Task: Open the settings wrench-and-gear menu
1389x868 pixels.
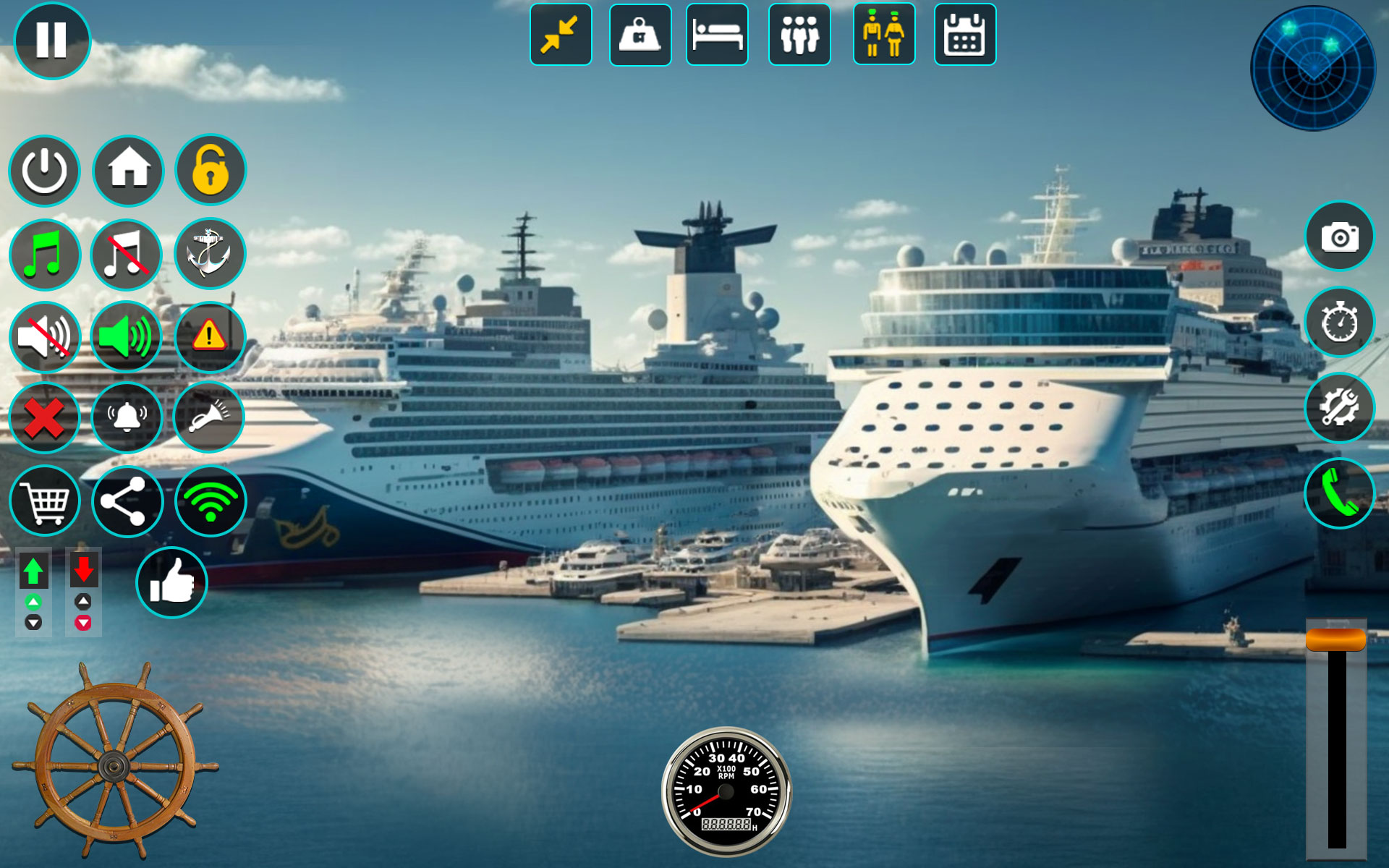Action: (x=1340, y=409)
